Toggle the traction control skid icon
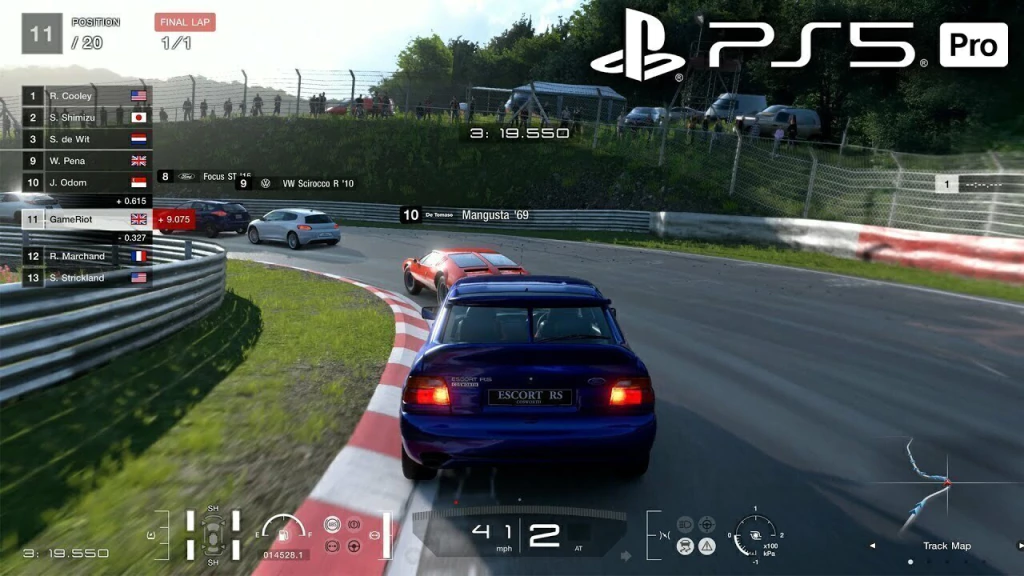The width and height of the screenshot is (1024, 576). click(685, 545)
